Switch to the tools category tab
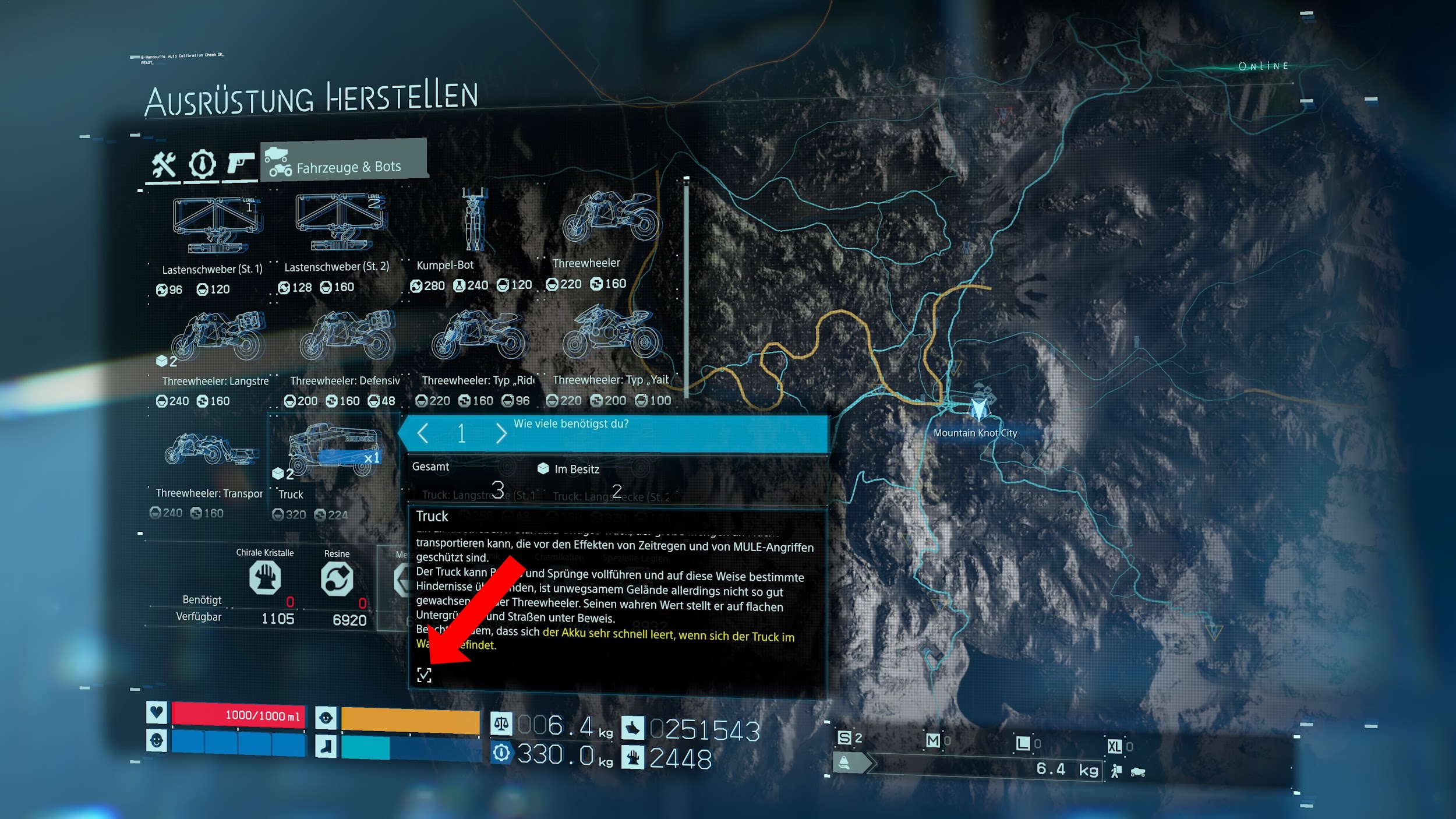The width and height of the screenshot is (1456, 819). coord(164,165)
